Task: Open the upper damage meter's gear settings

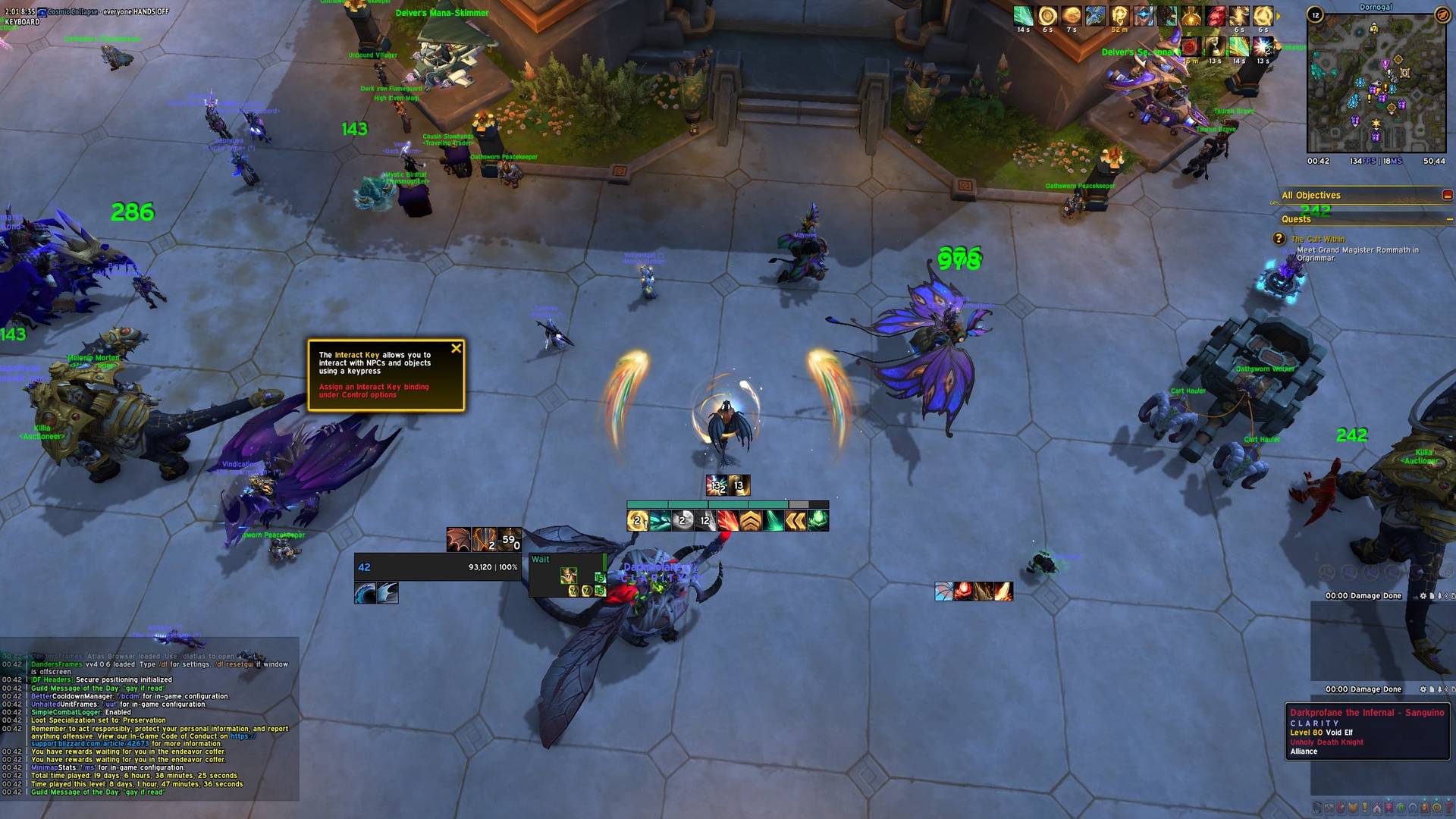Action: (x=1423, y=596)
